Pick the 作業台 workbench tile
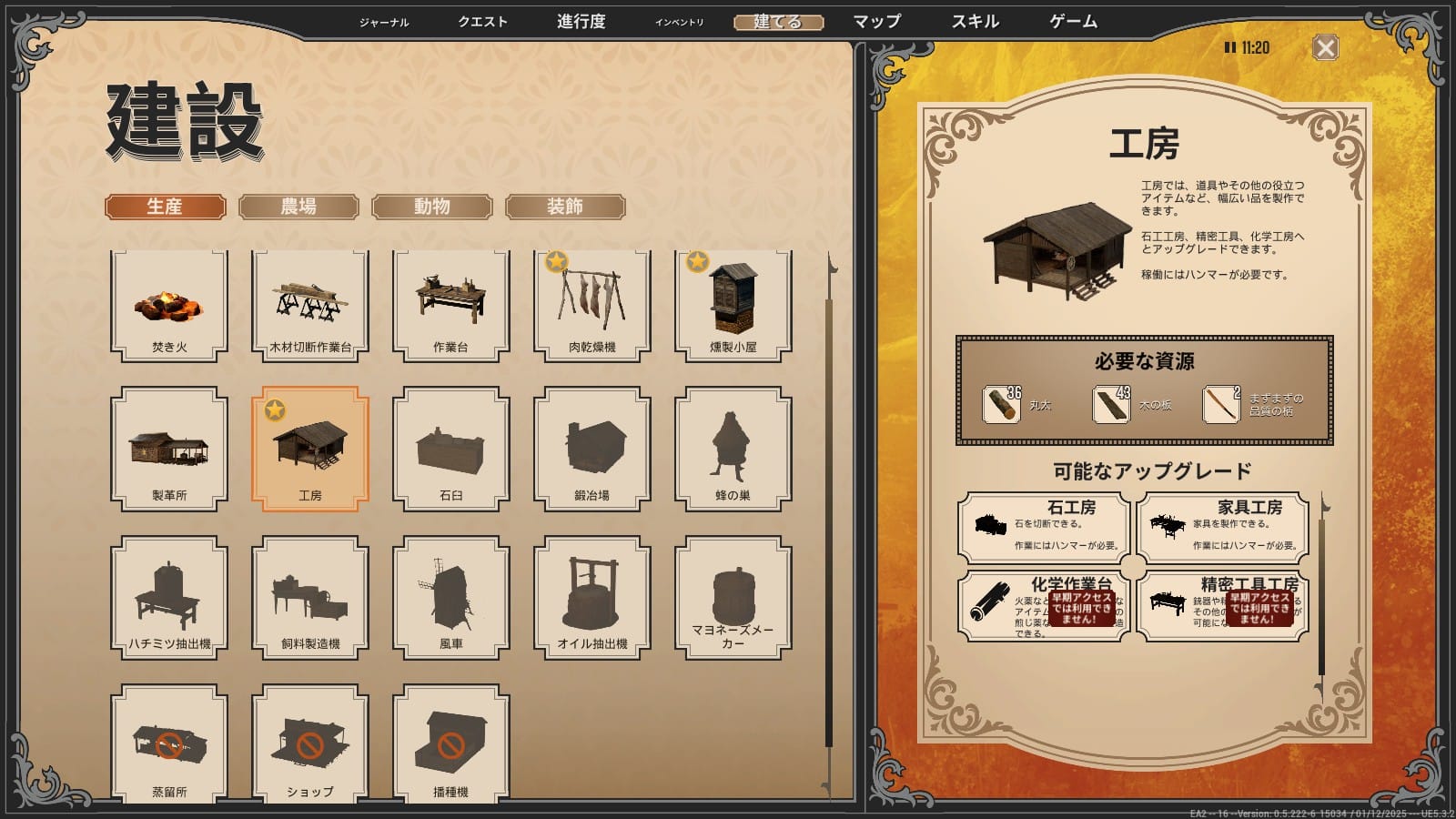Screen dimensions: 1456x819 tap(451, 305)
